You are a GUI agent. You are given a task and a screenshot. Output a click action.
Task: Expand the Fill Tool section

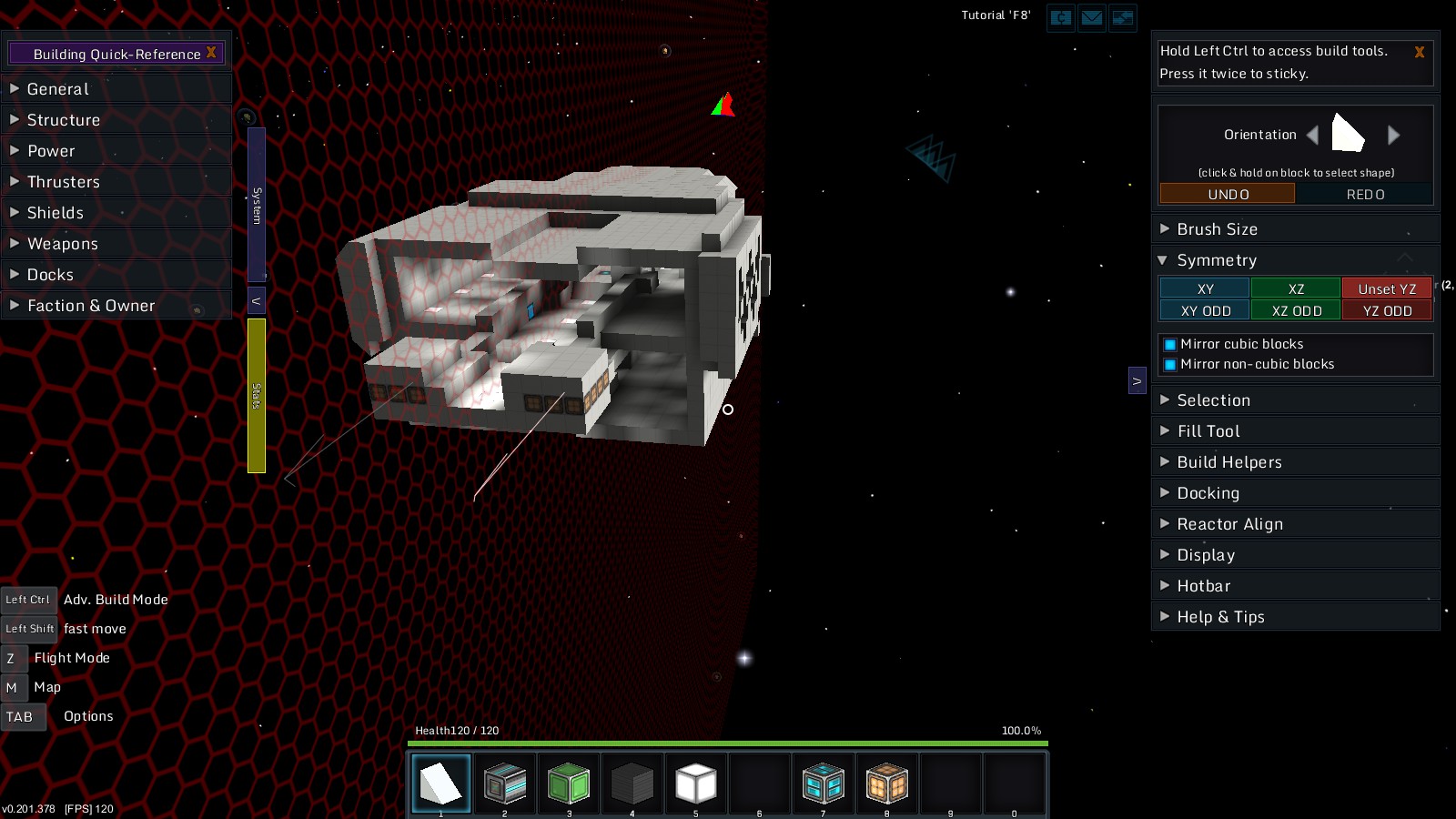pos(1208,431)
